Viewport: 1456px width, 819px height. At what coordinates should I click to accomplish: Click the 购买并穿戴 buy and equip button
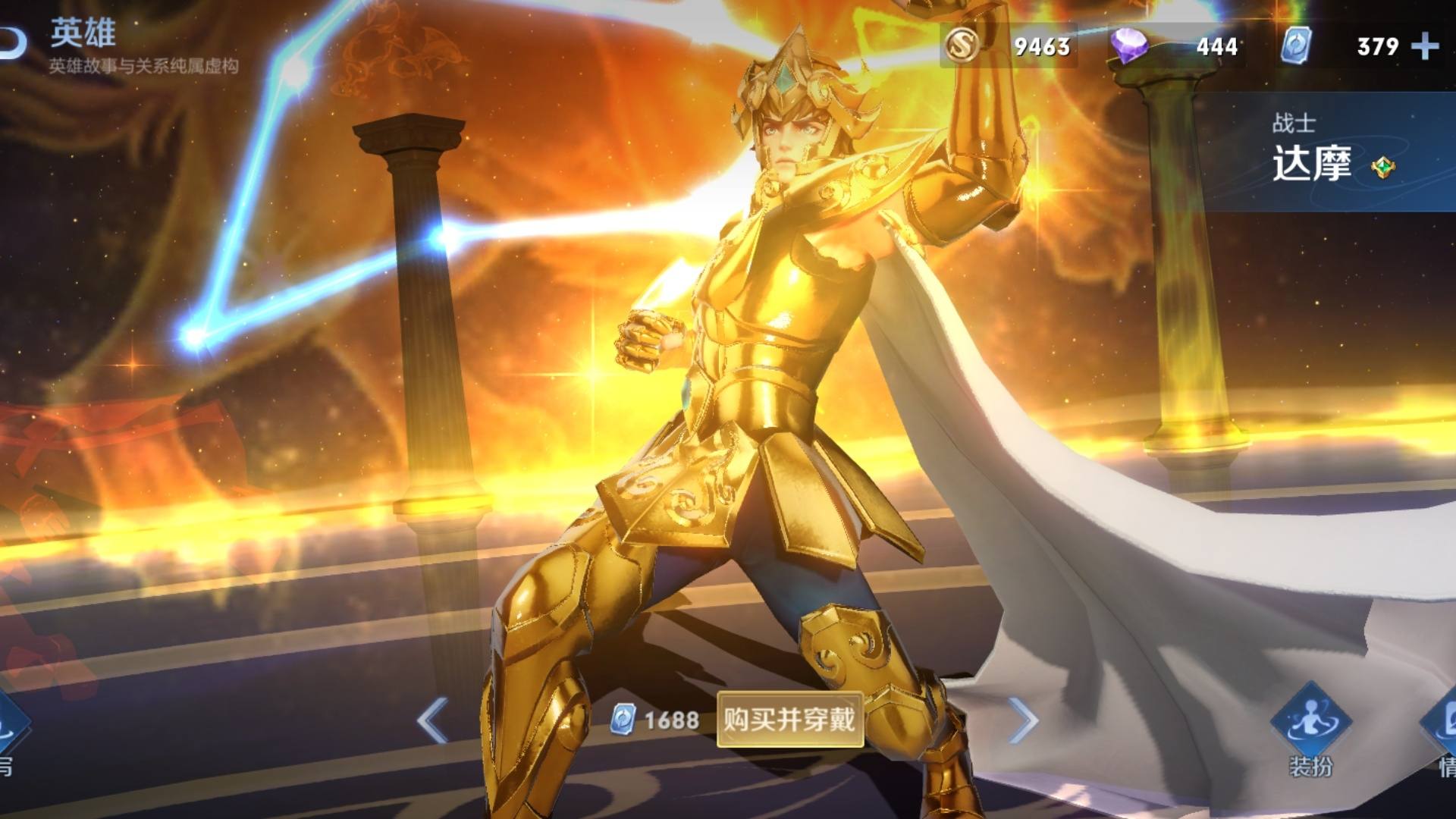point(789,719)
